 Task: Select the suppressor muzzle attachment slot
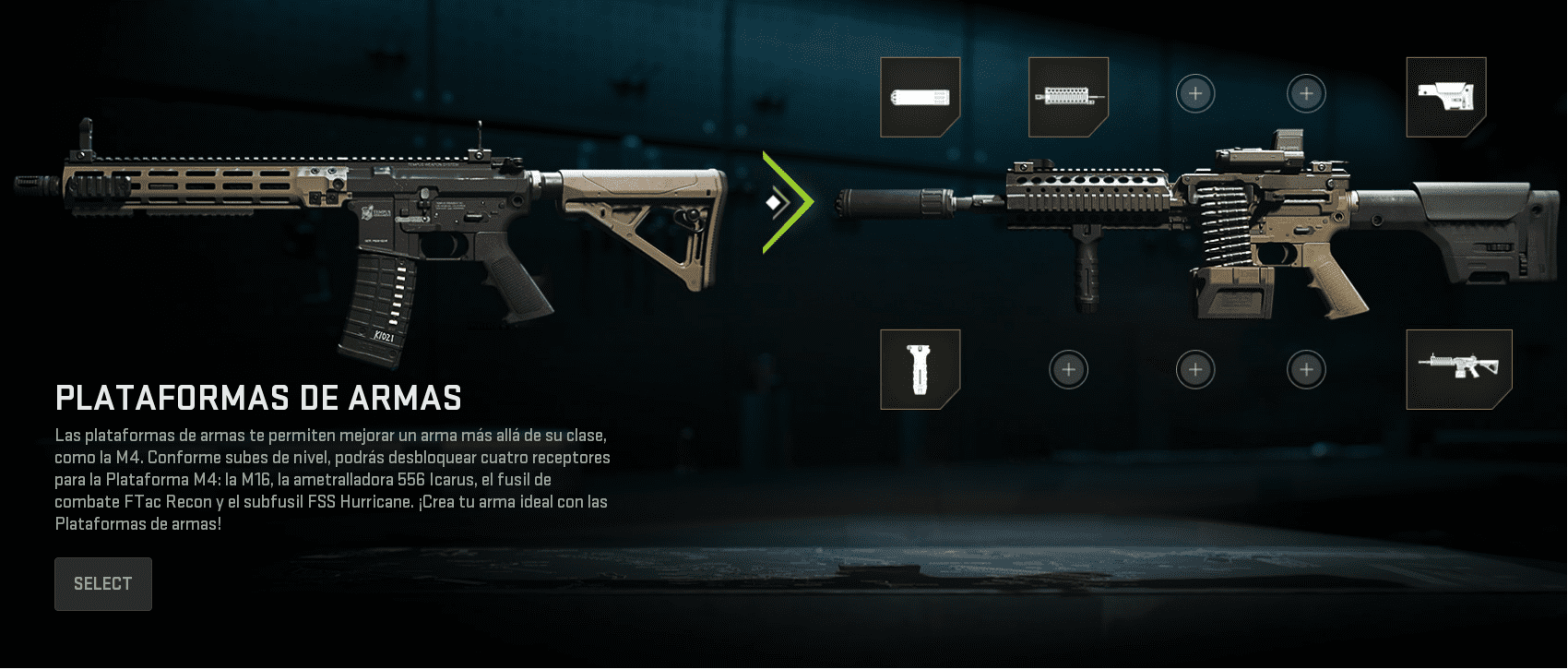click(920, 97)
